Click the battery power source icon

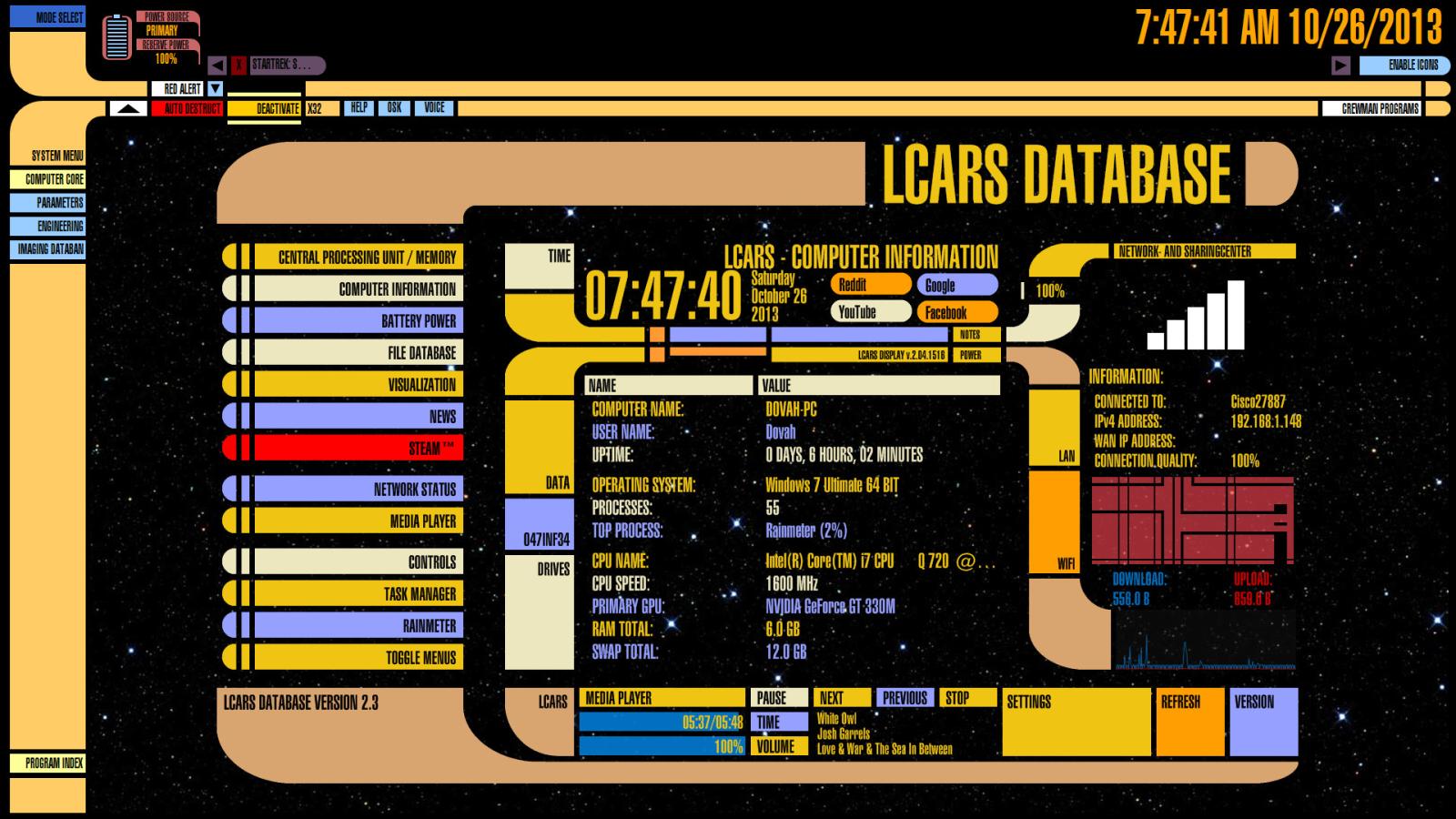[116, 36]
